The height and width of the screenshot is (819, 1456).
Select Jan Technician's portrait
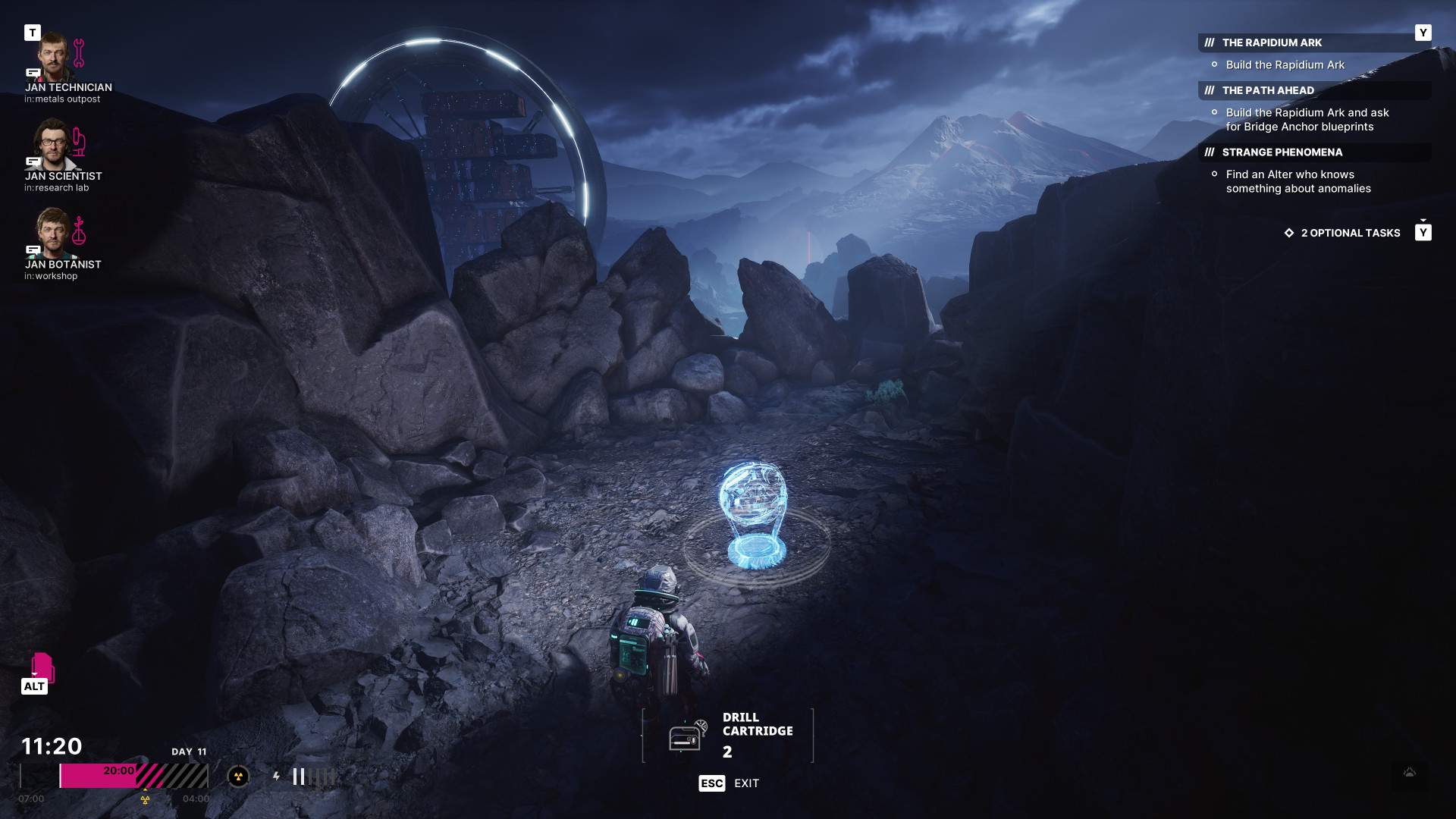(53, 57)
